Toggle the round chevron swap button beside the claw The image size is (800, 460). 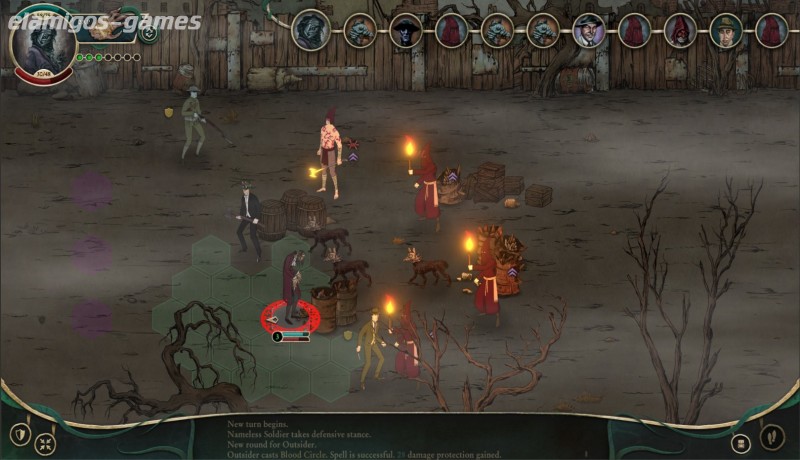[x=148, y=33]
